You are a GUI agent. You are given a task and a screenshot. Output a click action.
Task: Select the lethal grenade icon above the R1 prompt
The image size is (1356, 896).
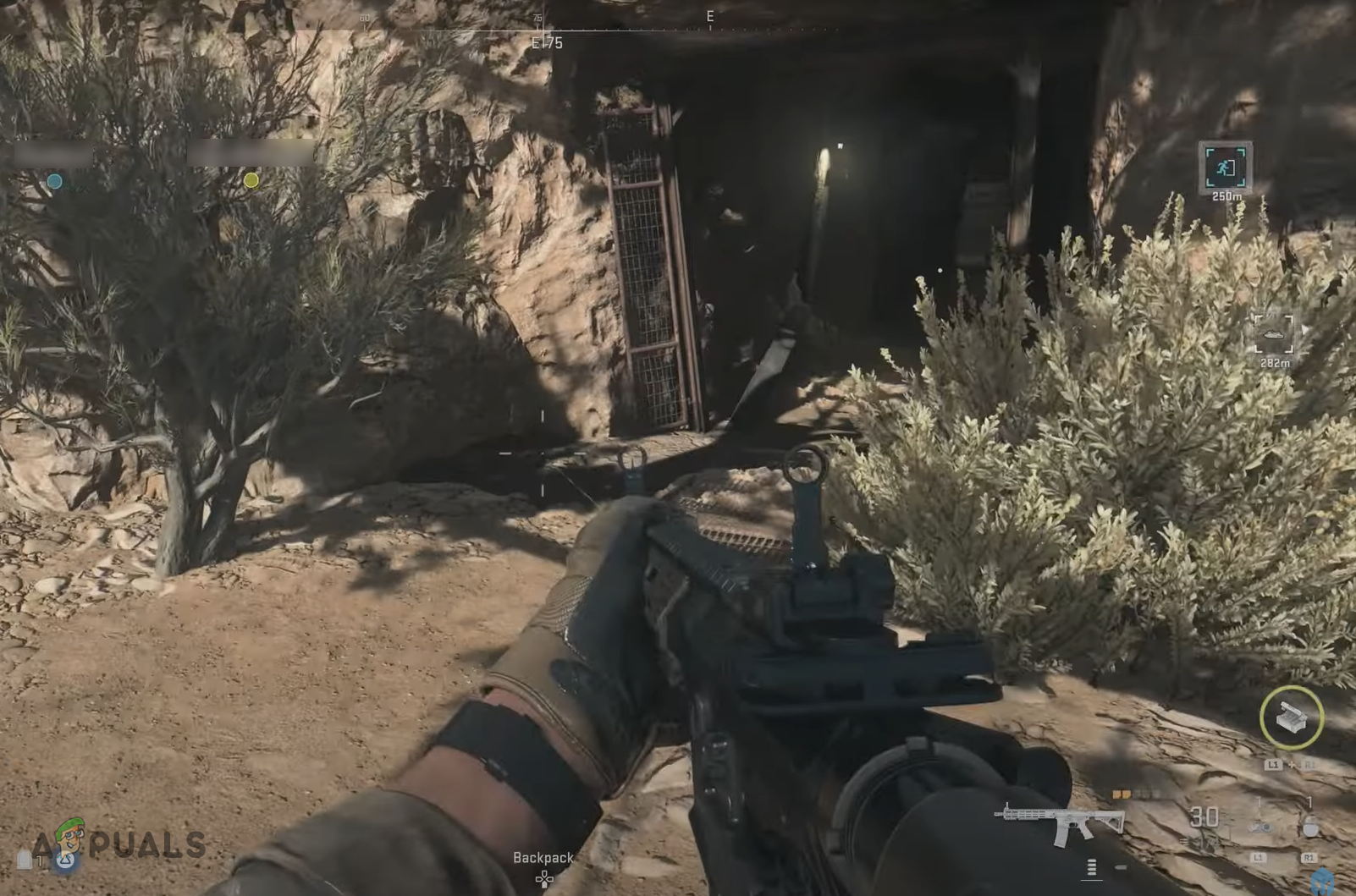tap(1309, 825)
